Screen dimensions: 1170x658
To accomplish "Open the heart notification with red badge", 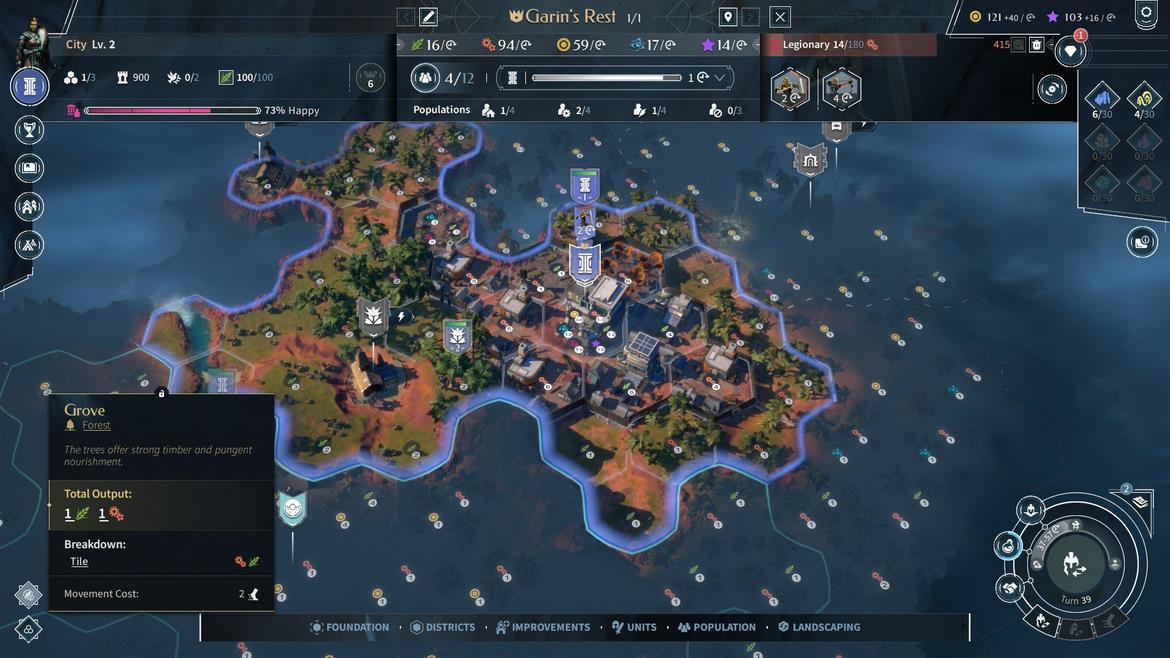I will (1070, 52).
